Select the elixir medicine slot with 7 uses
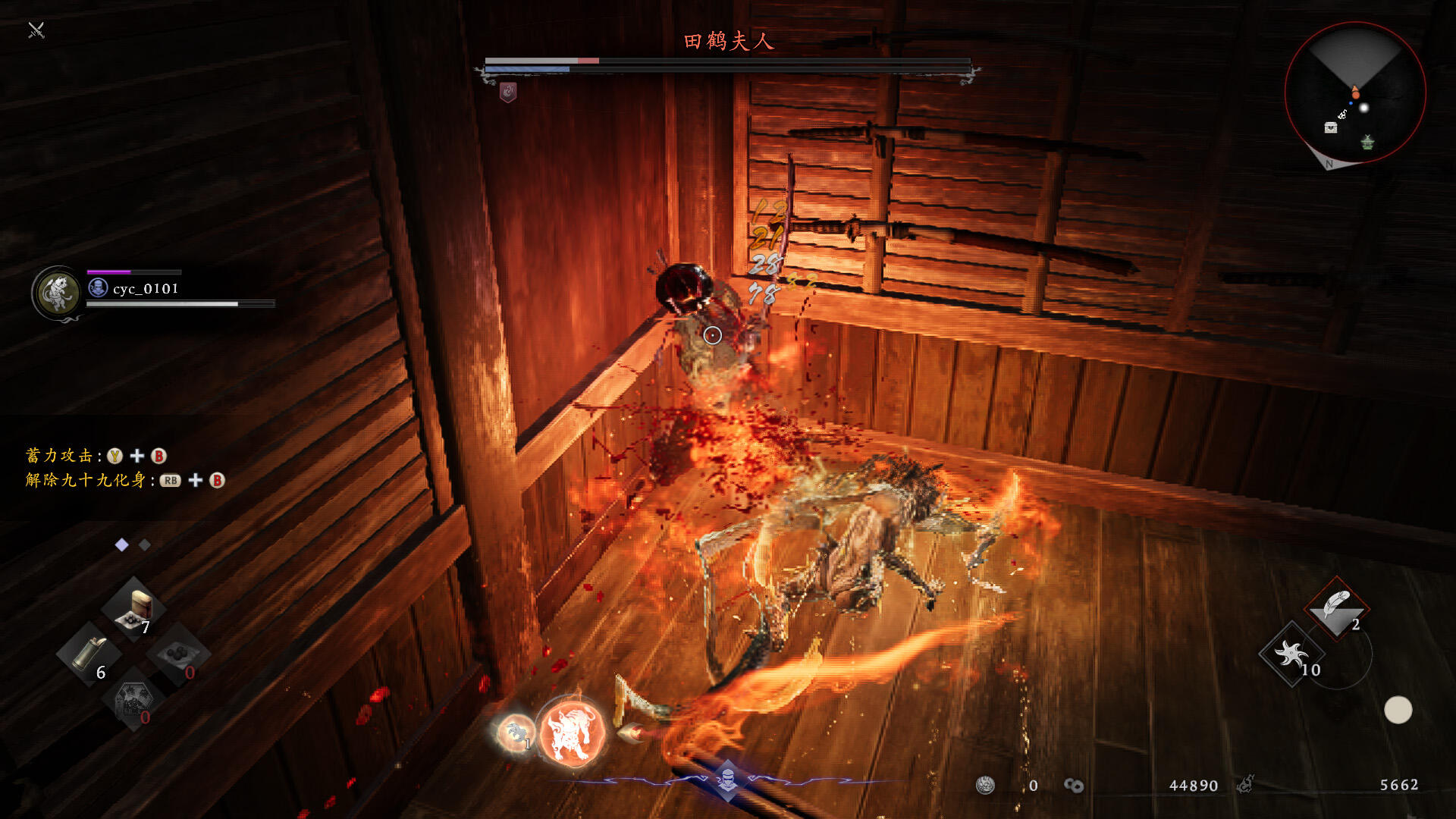 pos(134,609)
